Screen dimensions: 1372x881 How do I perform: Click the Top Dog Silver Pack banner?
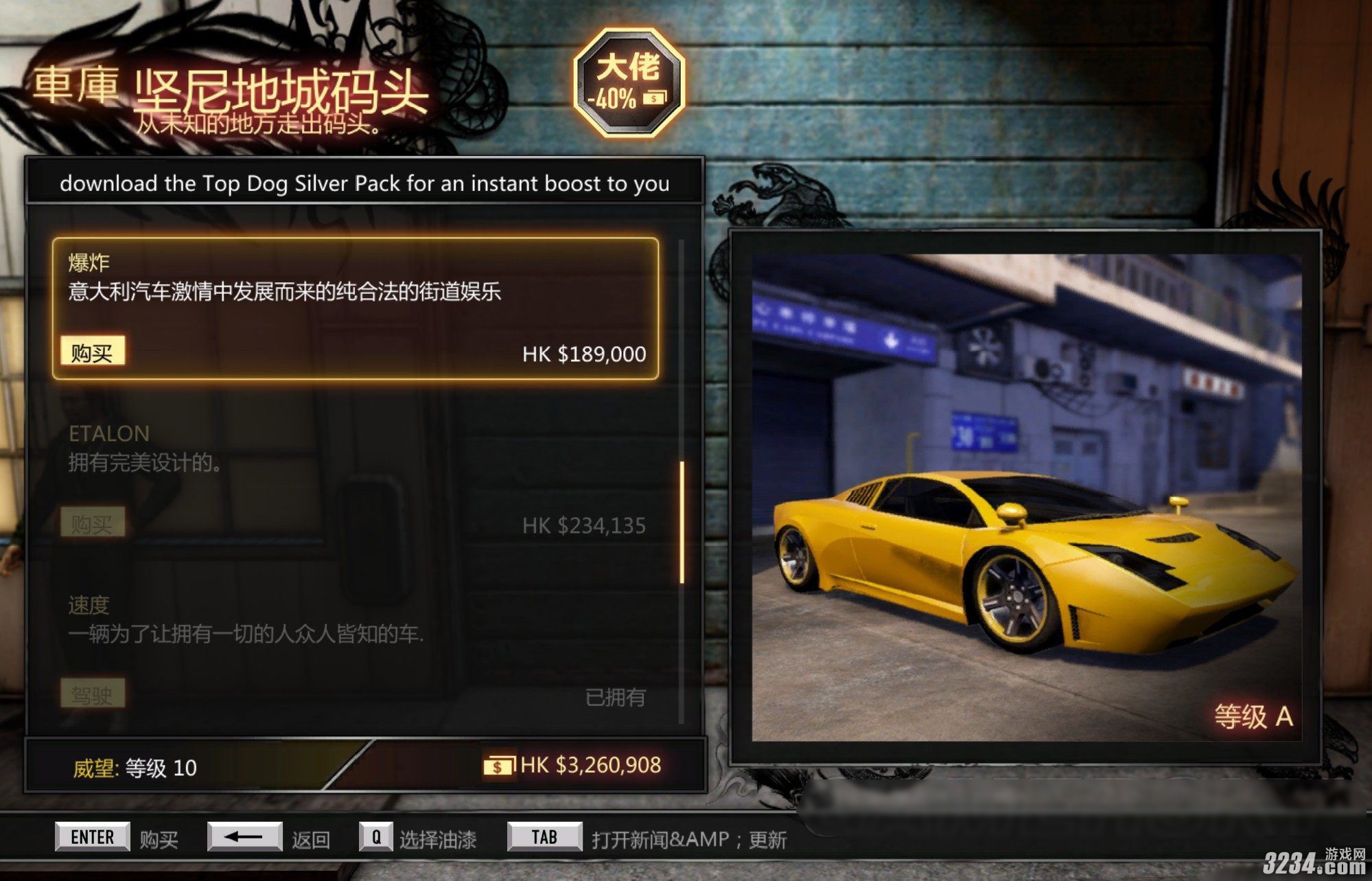(364, 183)
